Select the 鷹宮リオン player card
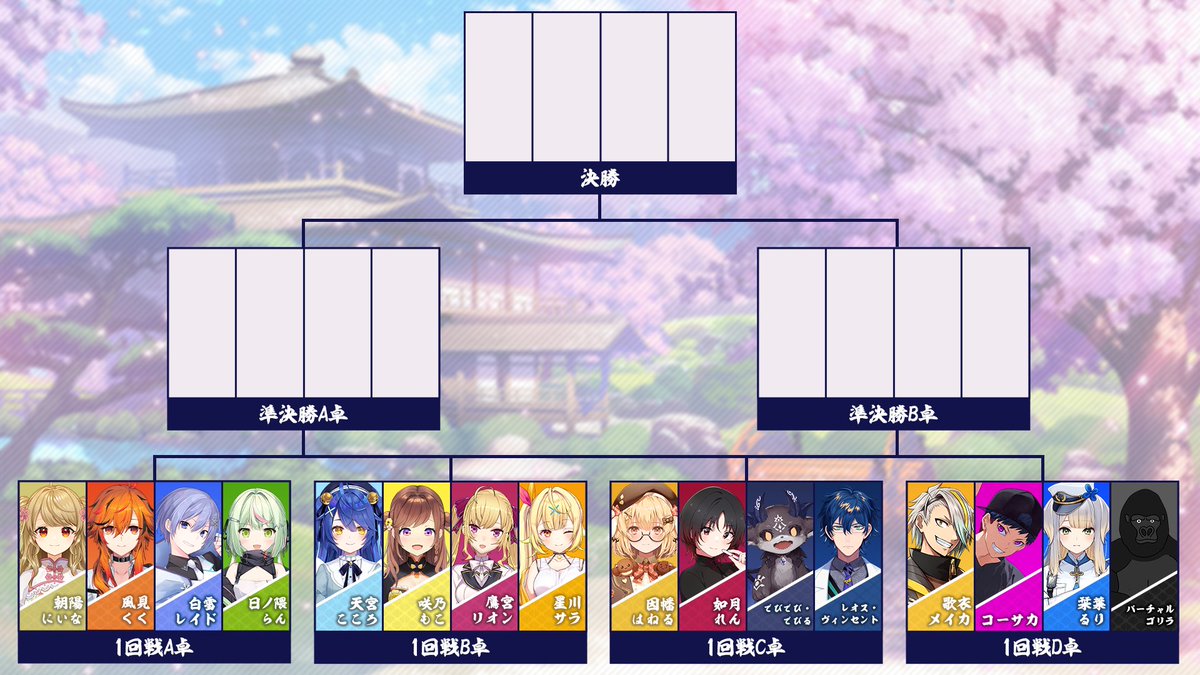 point(484,555)
